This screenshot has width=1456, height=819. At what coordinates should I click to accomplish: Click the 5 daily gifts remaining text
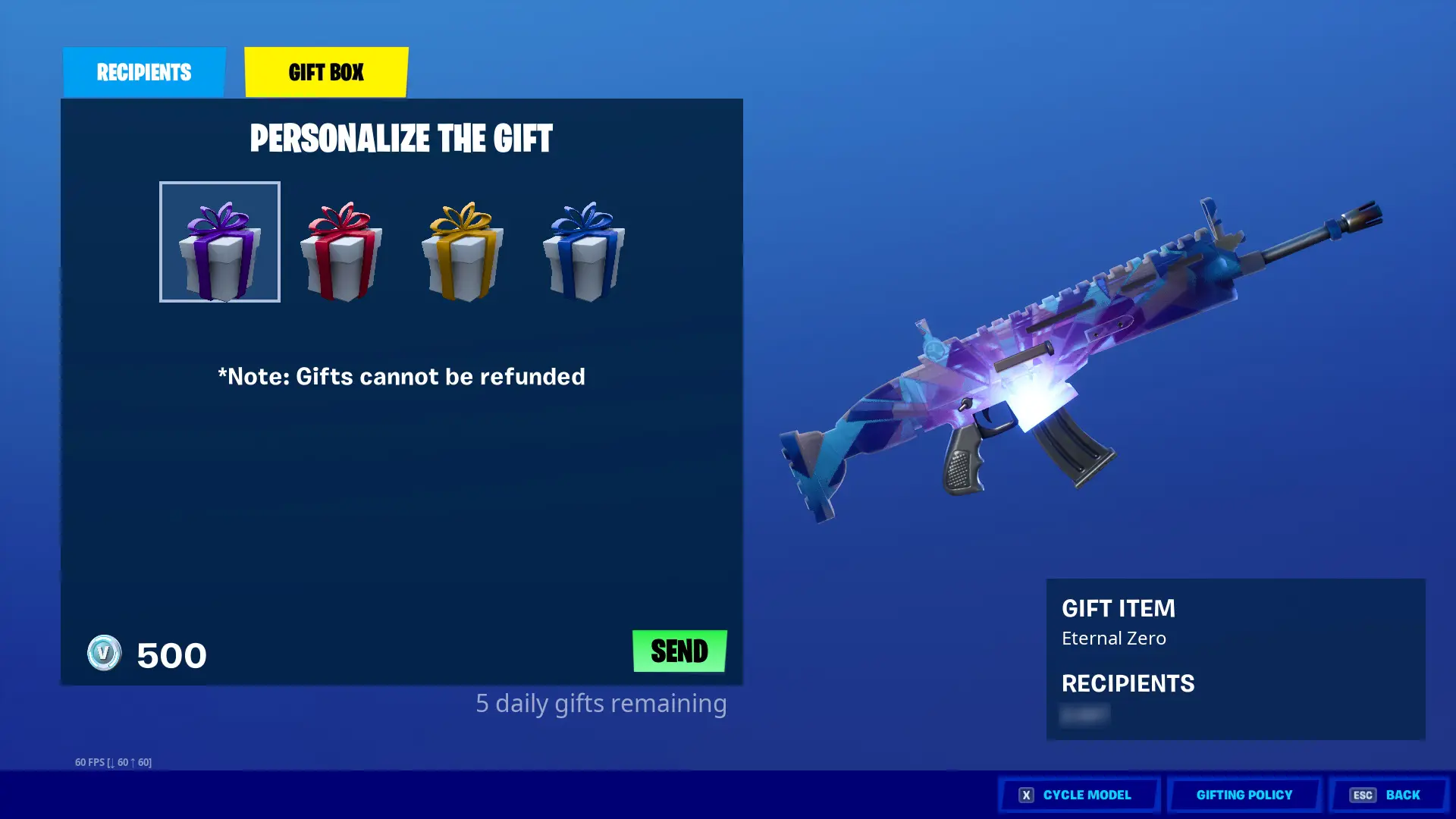point(601,704)
